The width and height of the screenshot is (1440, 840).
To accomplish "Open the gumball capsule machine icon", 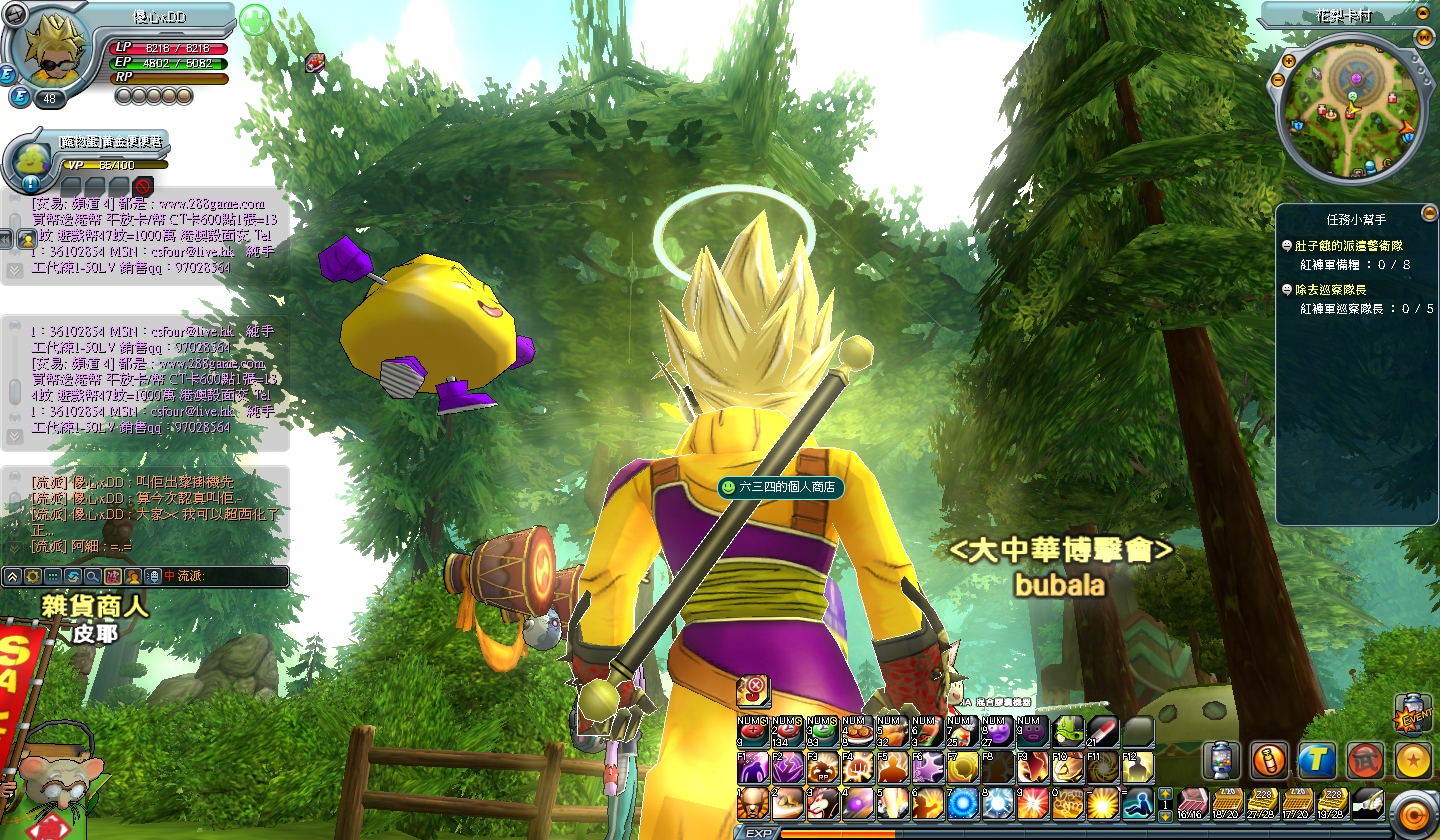I will click(x=1221, y=760).
